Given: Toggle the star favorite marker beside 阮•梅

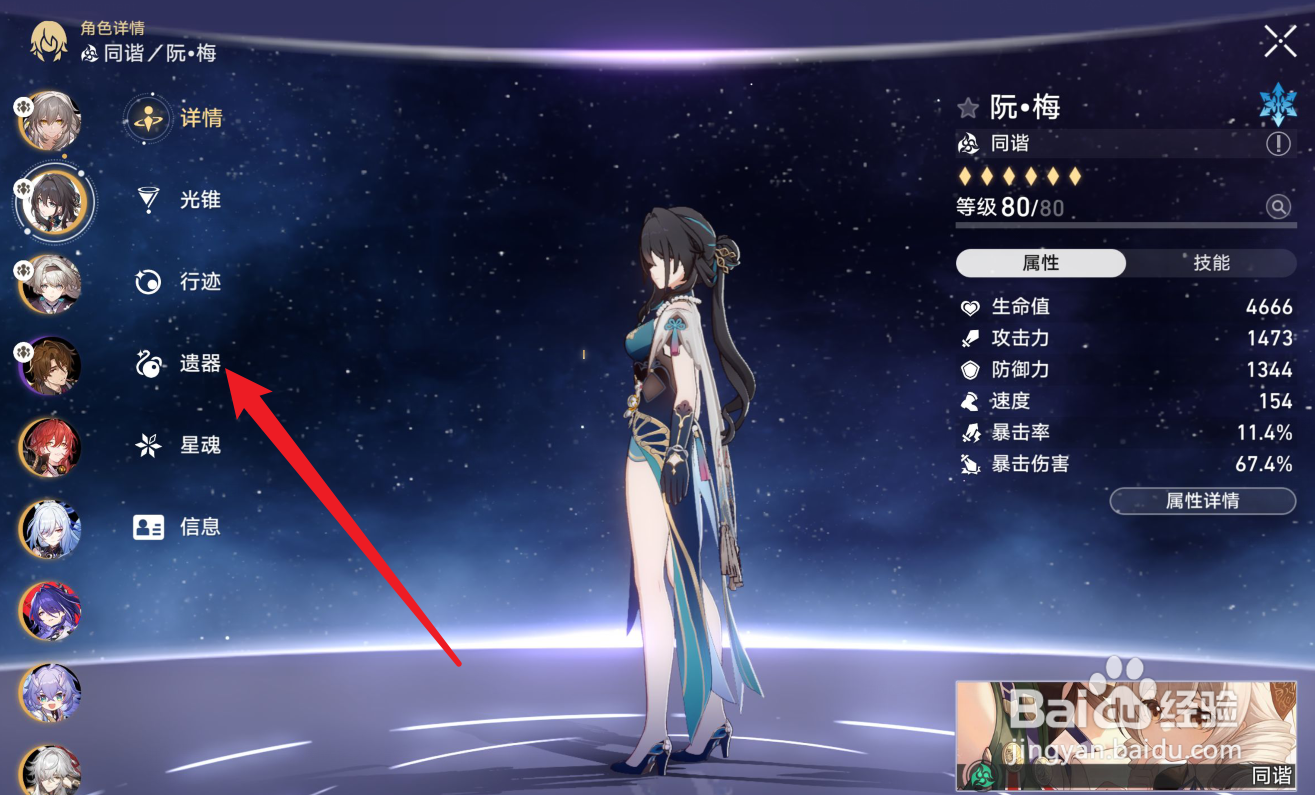Looking at the screenshot, I should [966, 107].
